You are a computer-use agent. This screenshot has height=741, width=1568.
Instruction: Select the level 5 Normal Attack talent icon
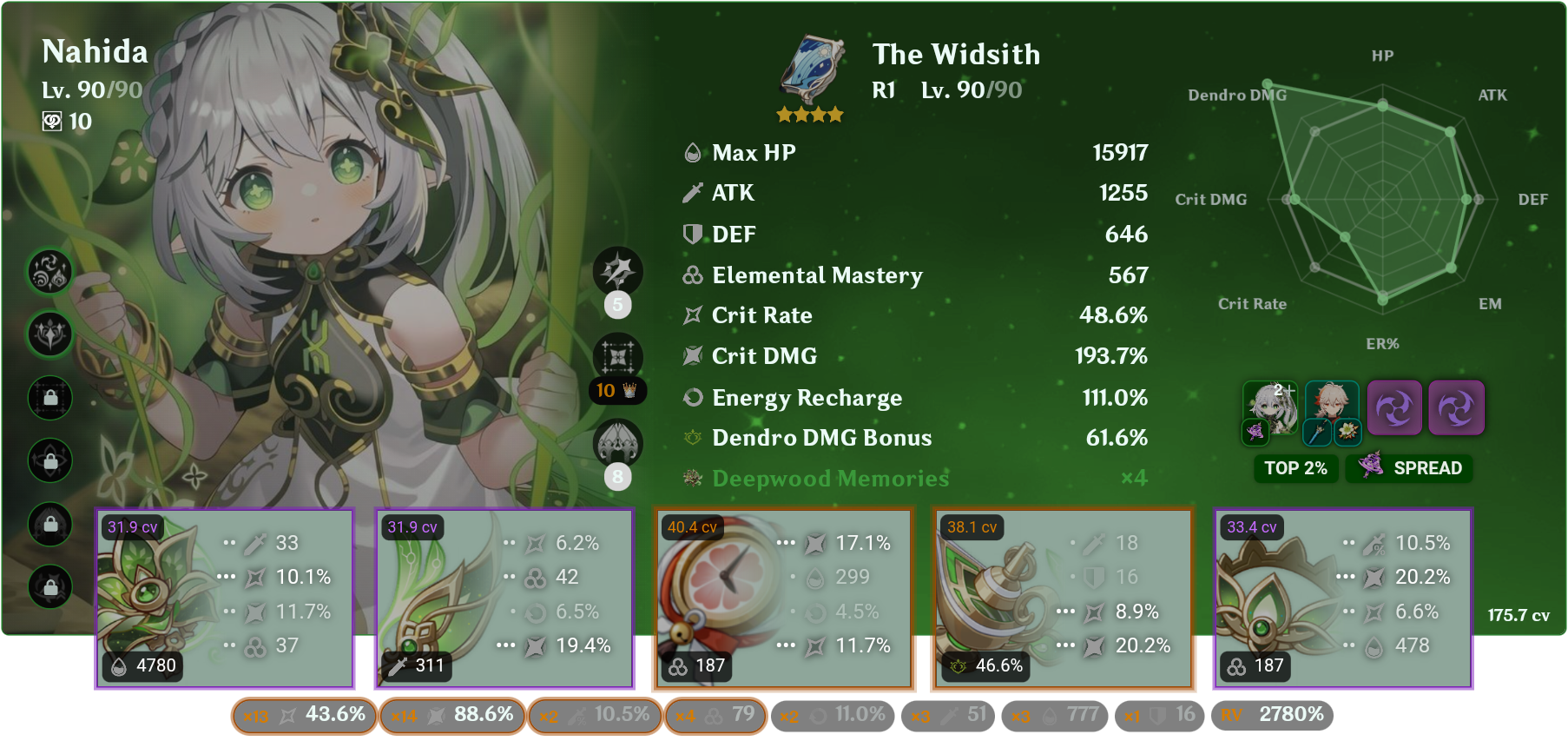(x=618, y=271)
